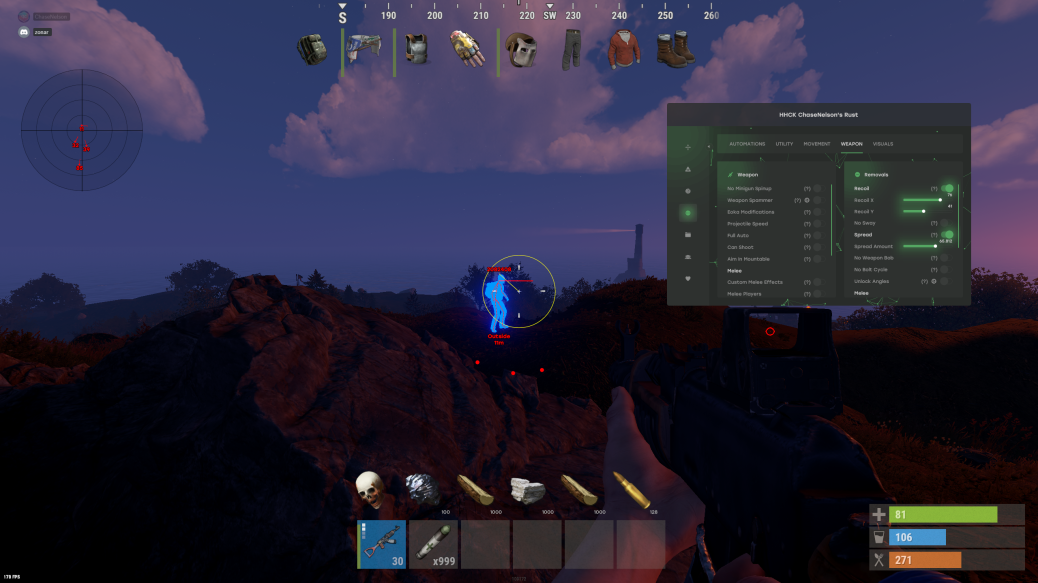Click the backpack equipment icon
The width and height of the screenshot is (1038, 583).
pyautogui.click(x=312, y=48)
